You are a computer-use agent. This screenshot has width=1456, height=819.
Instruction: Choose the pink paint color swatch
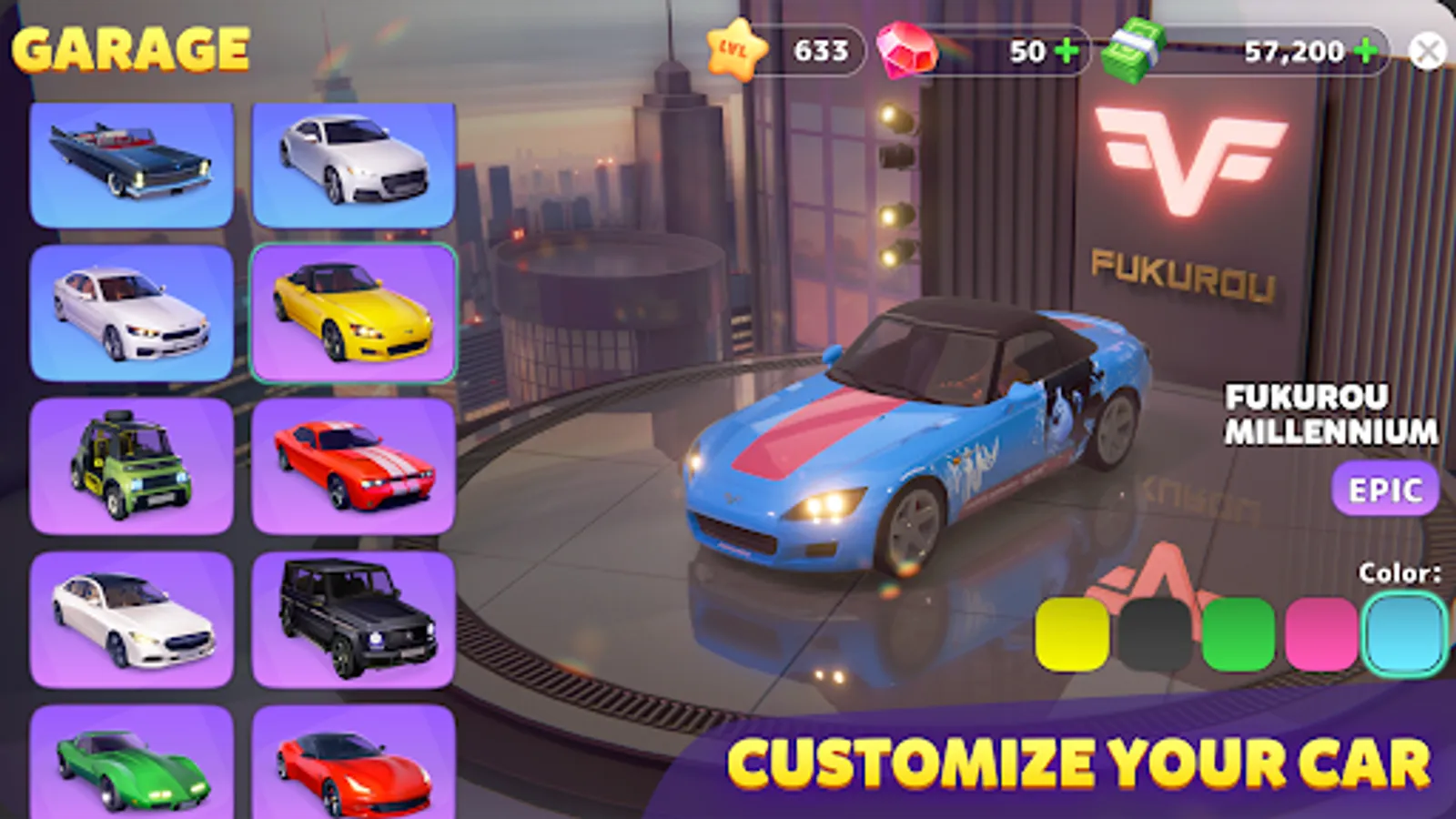click(x=1320, y=631)
